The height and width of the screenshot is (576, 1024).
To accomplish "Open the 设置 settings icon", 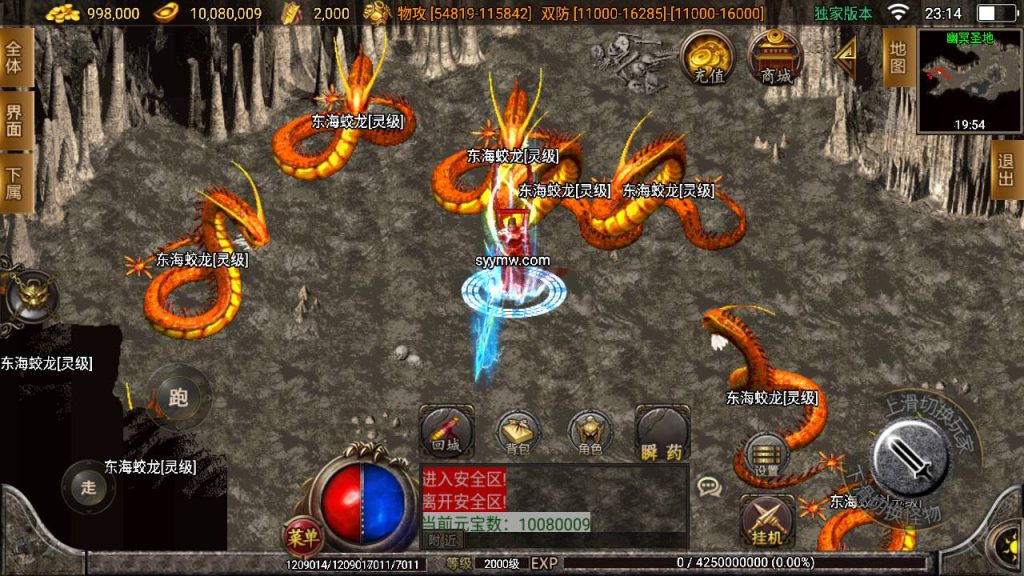I will point(767,455).
